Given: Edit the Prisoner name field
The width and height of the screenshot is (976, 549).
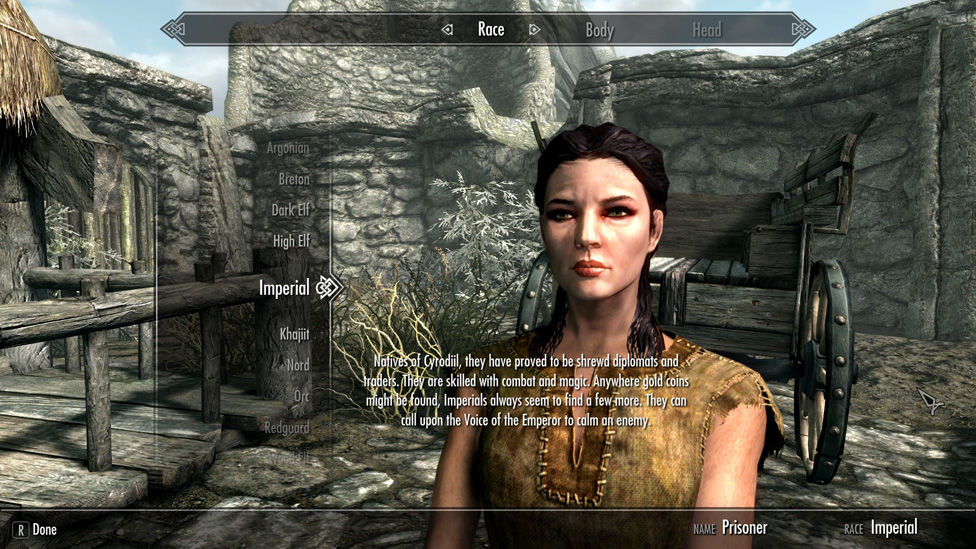Looking at the screenshot, I should coord(744,528).
